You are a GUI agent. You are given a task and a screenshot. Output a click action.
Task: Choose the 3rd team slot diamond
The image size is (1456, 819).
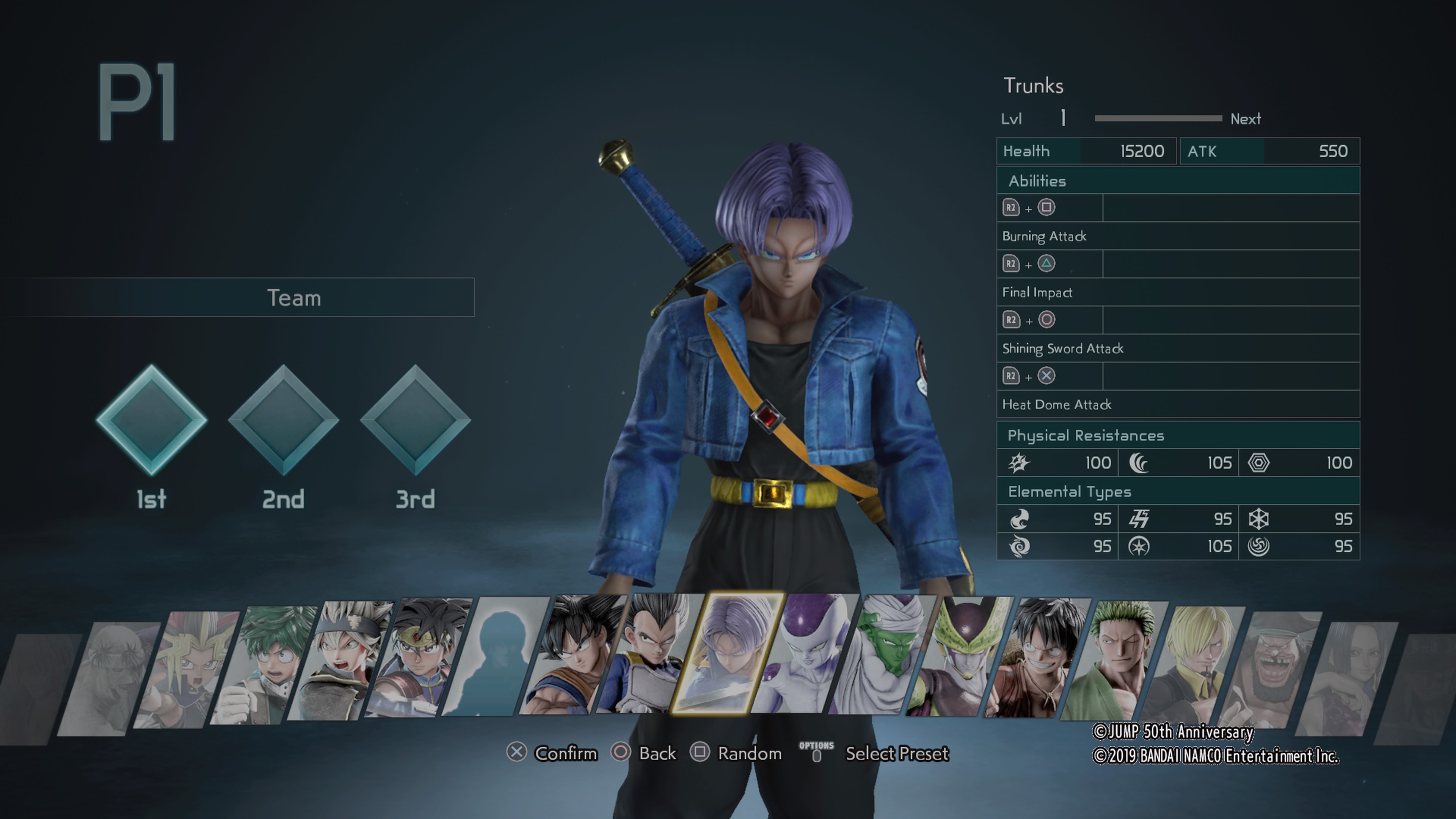[416, 420]
